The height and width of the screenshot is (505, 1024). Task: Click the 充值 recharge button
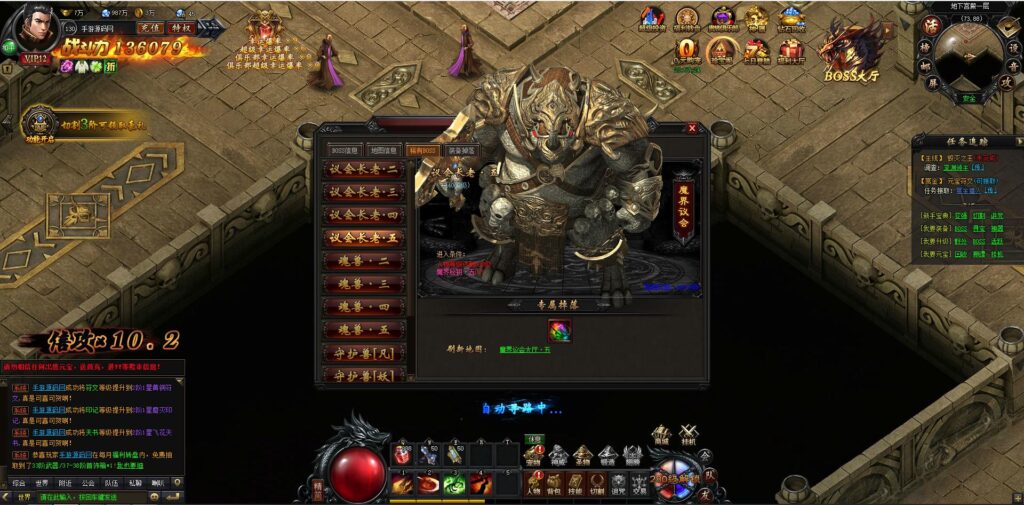coord(150,28)
